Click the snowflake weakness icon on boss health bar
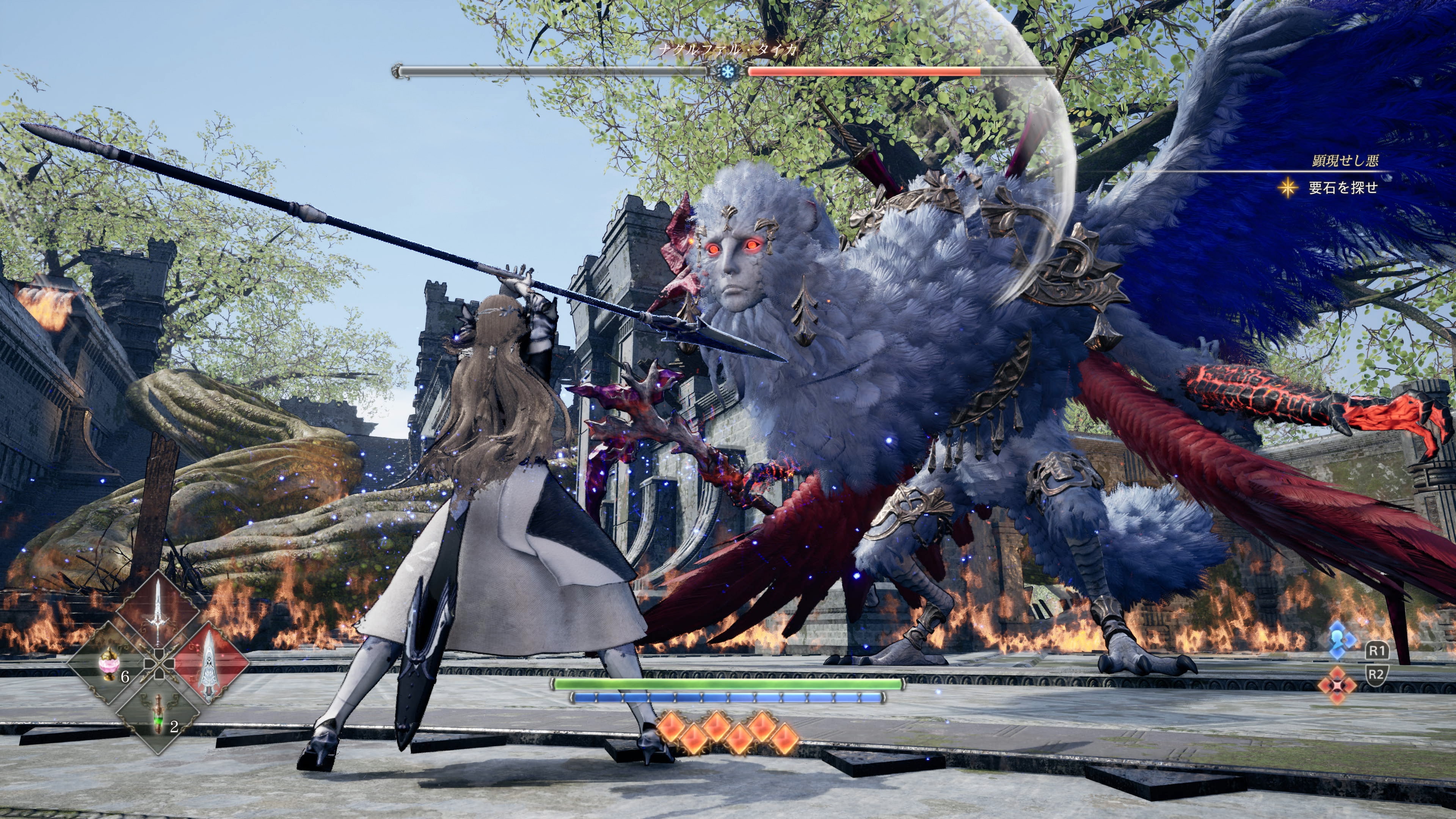Screen dimensions: 1456x819 point(728,72)
